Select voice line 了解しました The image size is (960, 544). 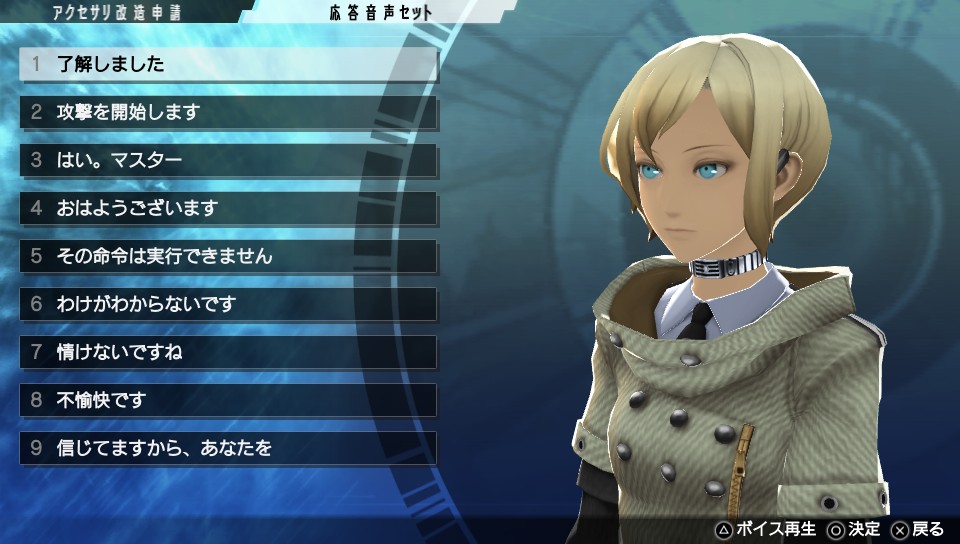click(x=228, y=64)
